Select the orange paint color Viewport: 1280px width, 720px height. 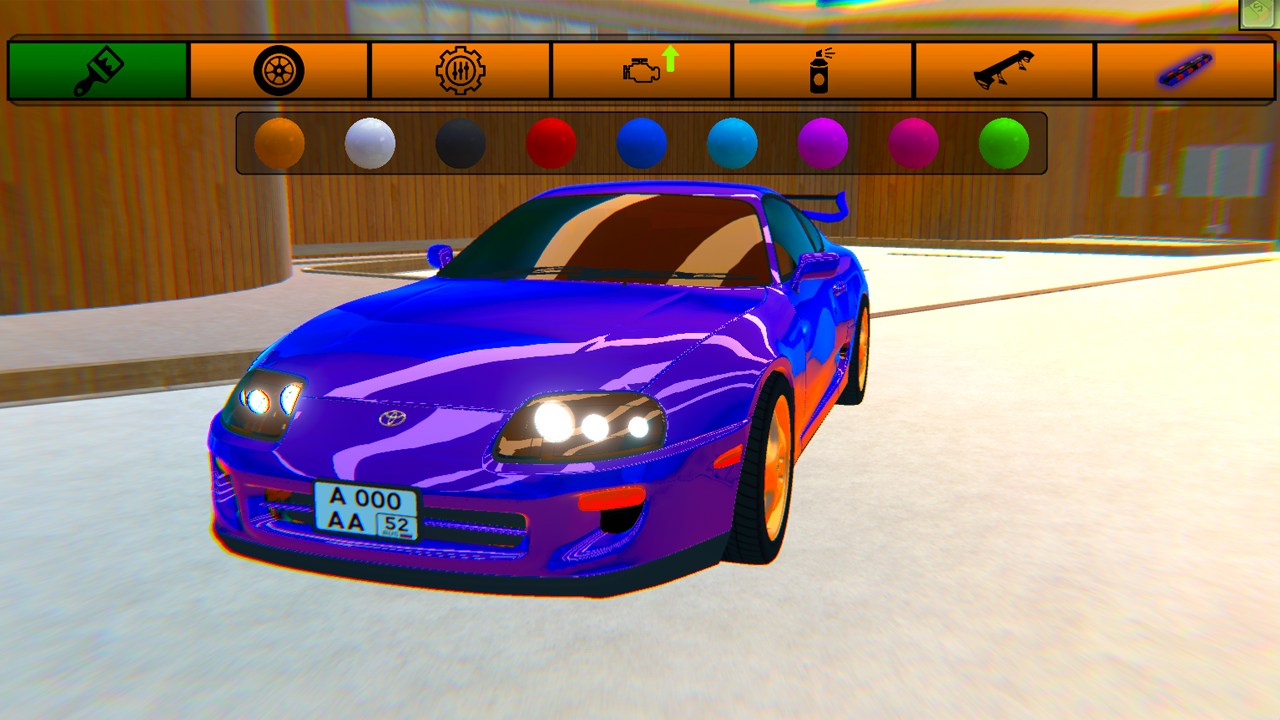[x=280, y=142]
